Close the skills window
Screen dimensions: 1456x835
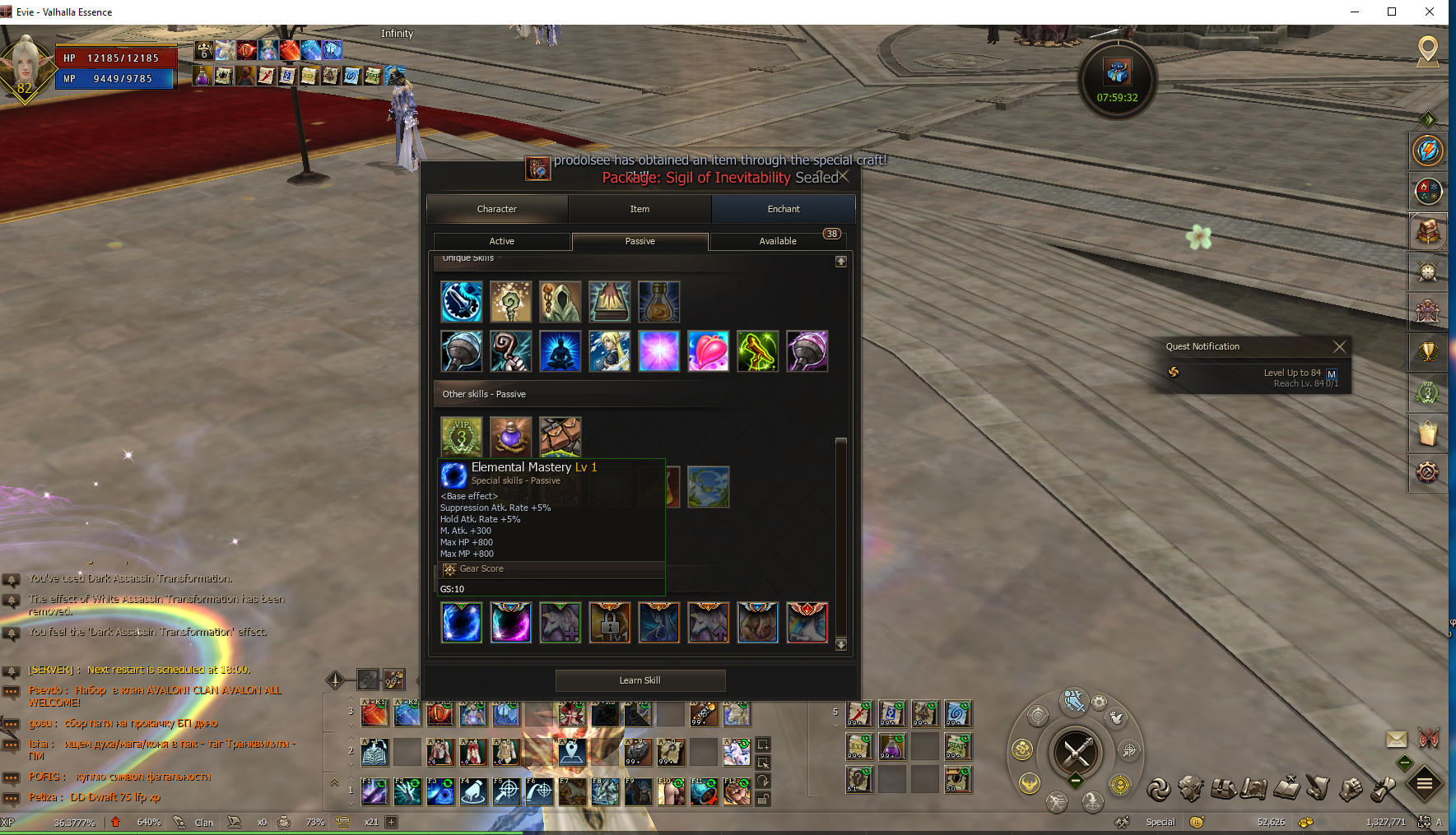point(844,176)
